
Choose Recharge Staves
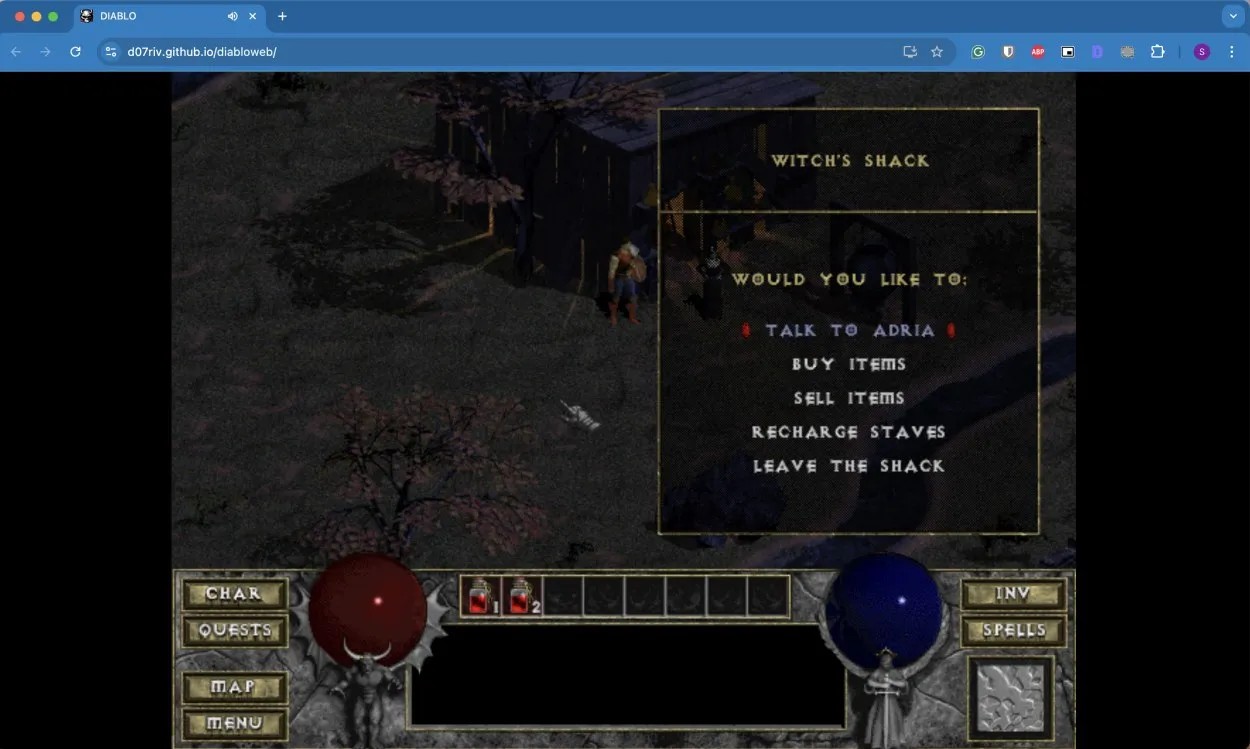click(849, 432)
